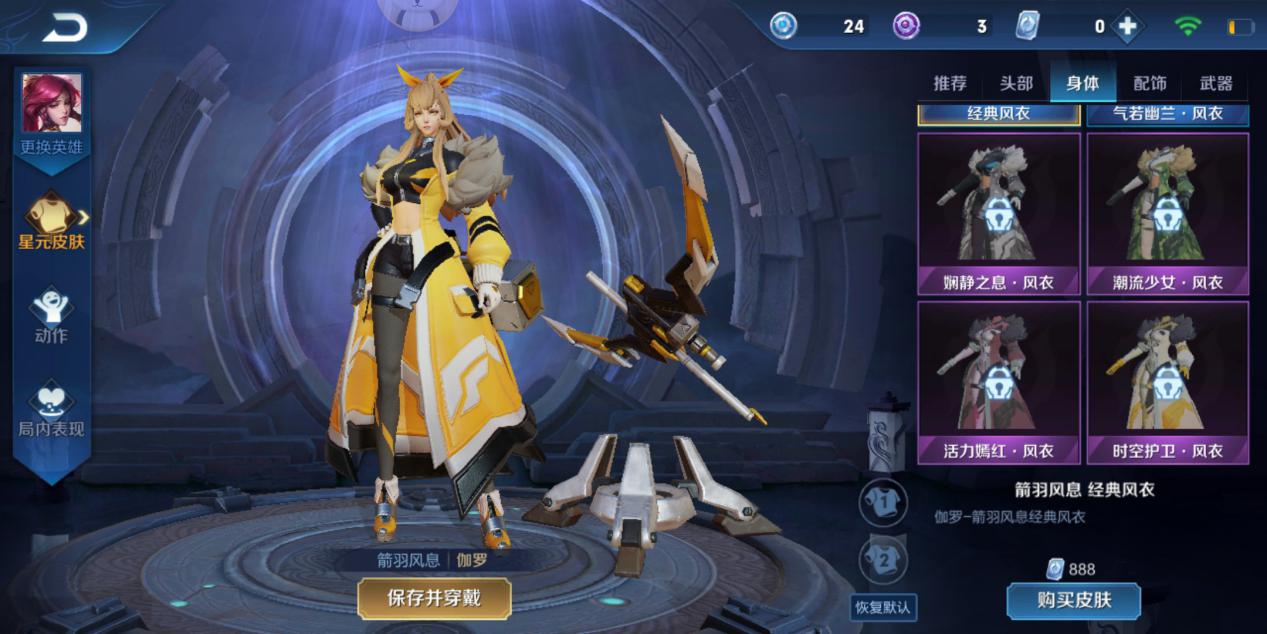Click the 购买皮肤 buy skin button

pos(1073,601)
